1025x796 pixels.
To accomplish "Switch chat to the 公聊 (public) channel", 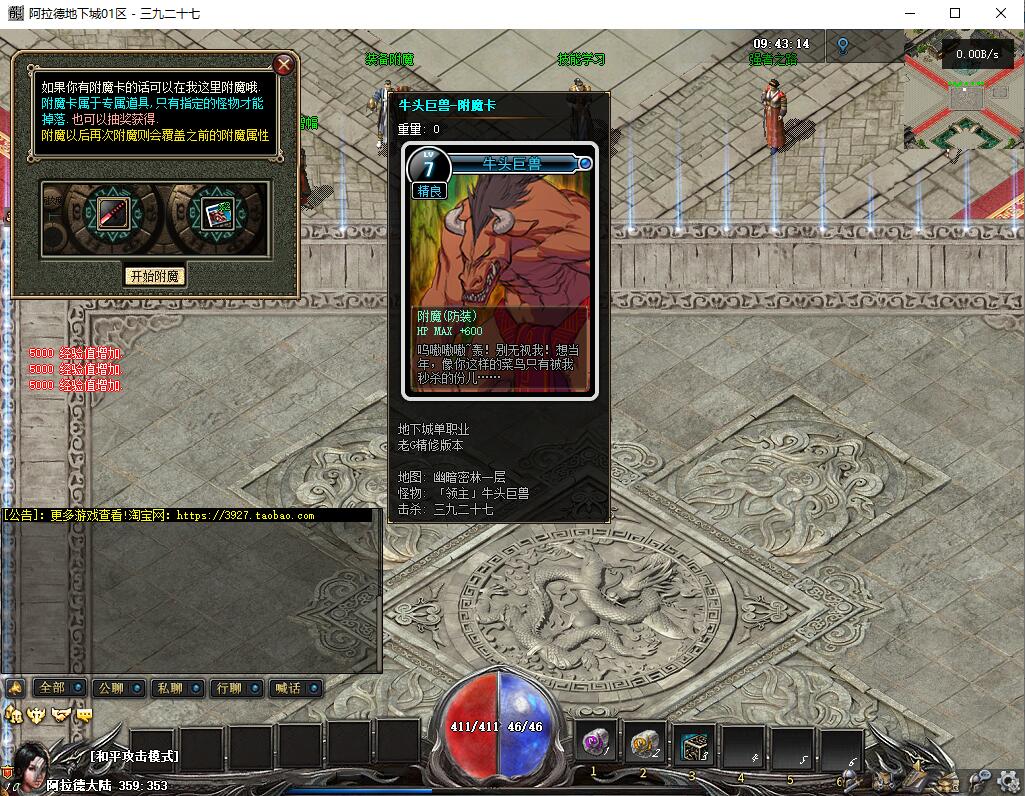I will (110, 688).
